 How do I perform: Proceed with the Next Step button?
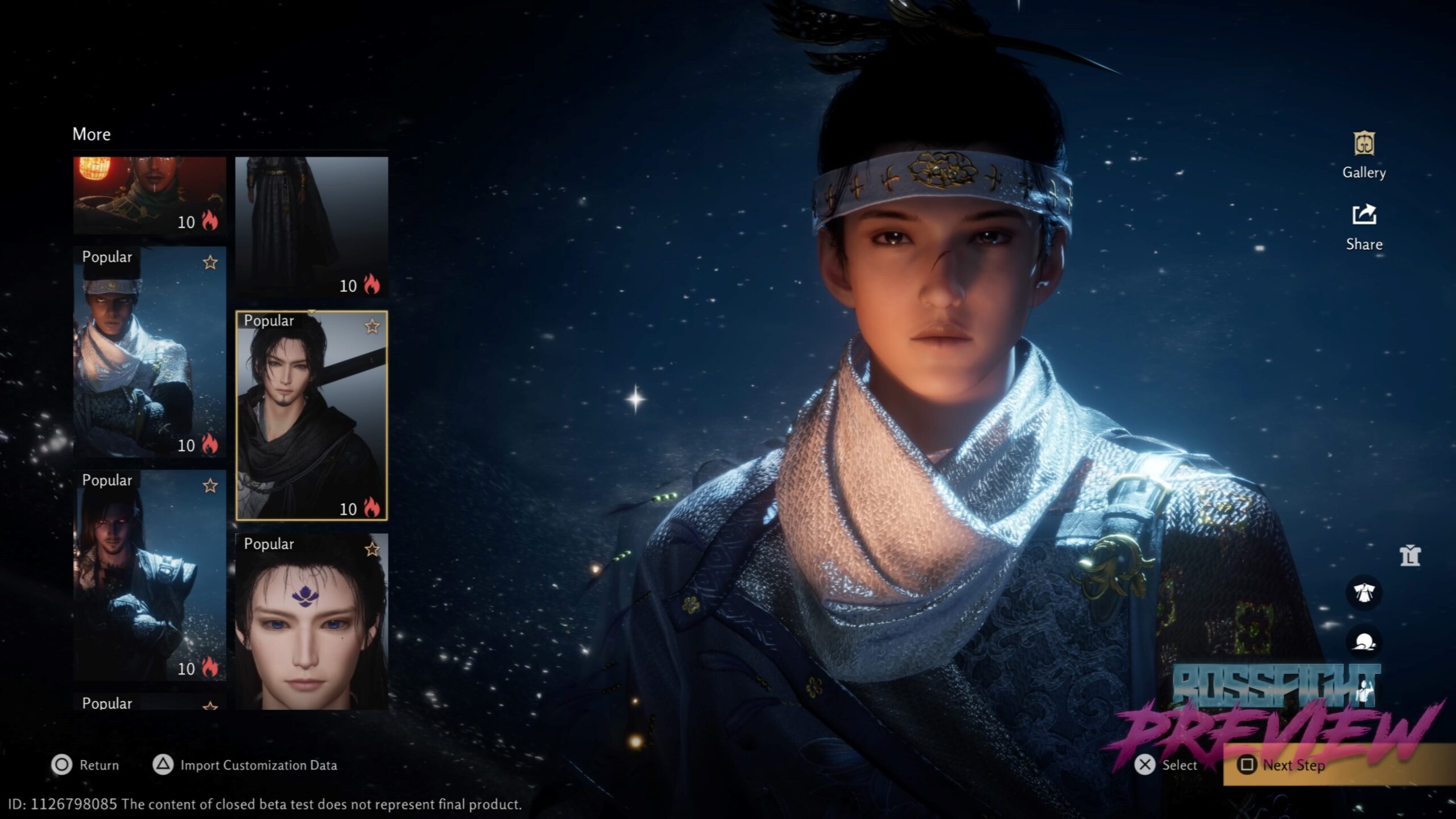click(1293, 765)
